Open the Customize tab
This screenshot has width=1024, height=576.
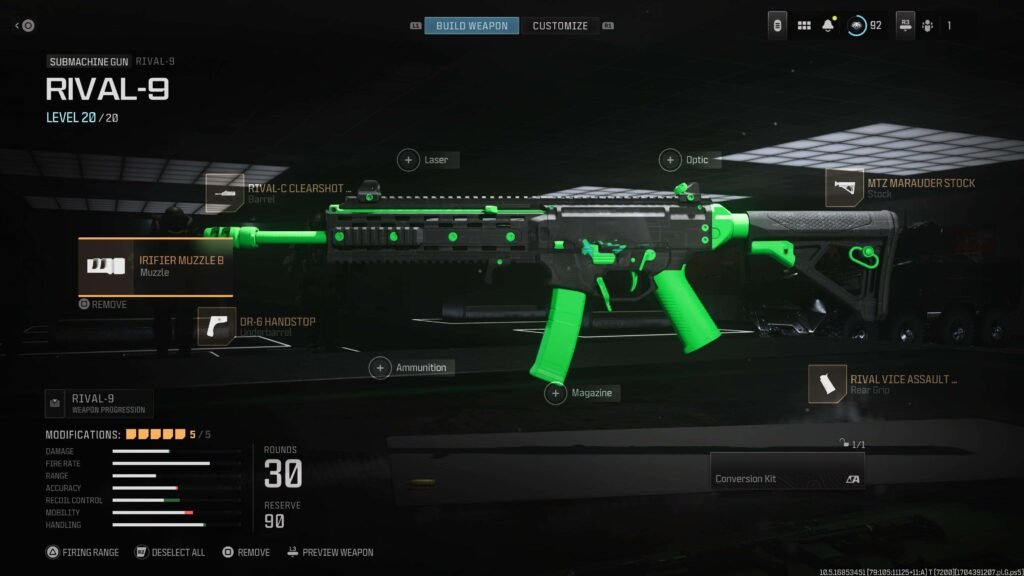[x=560, y=25]
